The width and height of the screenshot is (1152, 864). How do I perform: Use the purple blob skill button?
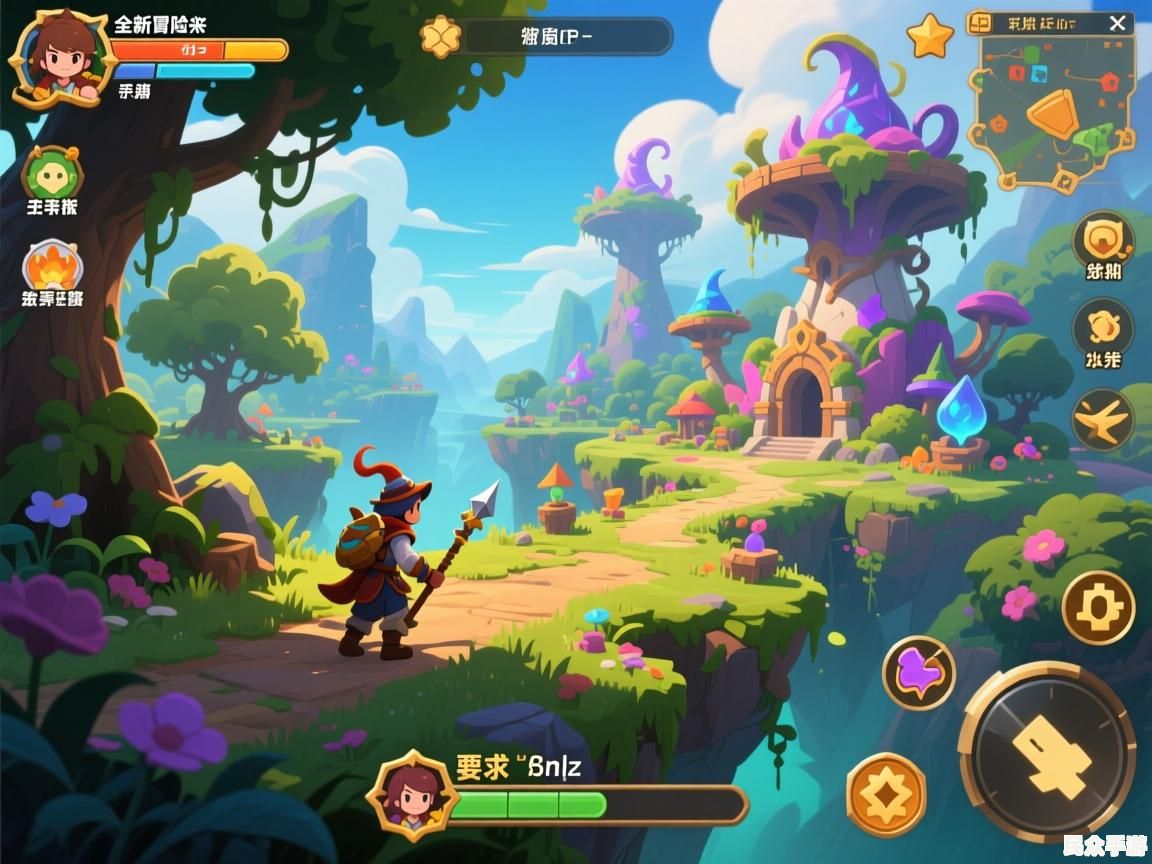click(x=919, y=672)
